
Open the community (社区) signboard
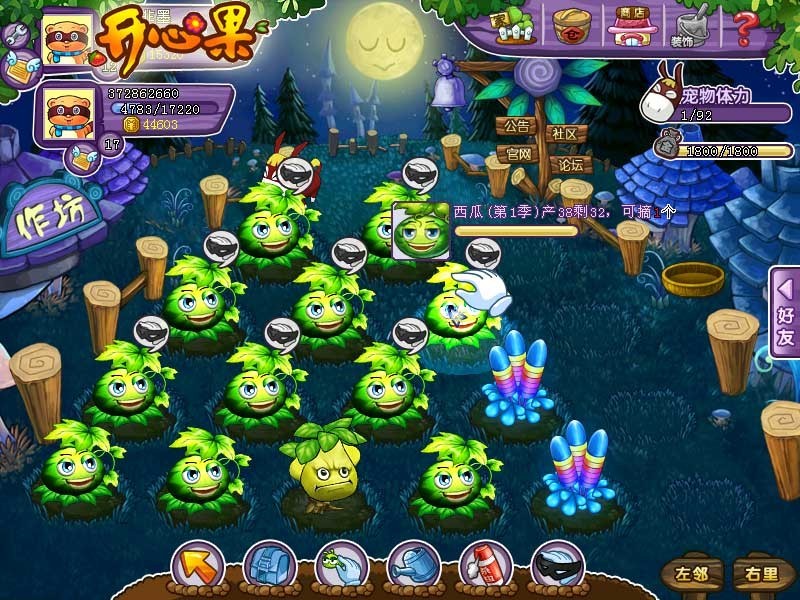[x=565, y=134]
